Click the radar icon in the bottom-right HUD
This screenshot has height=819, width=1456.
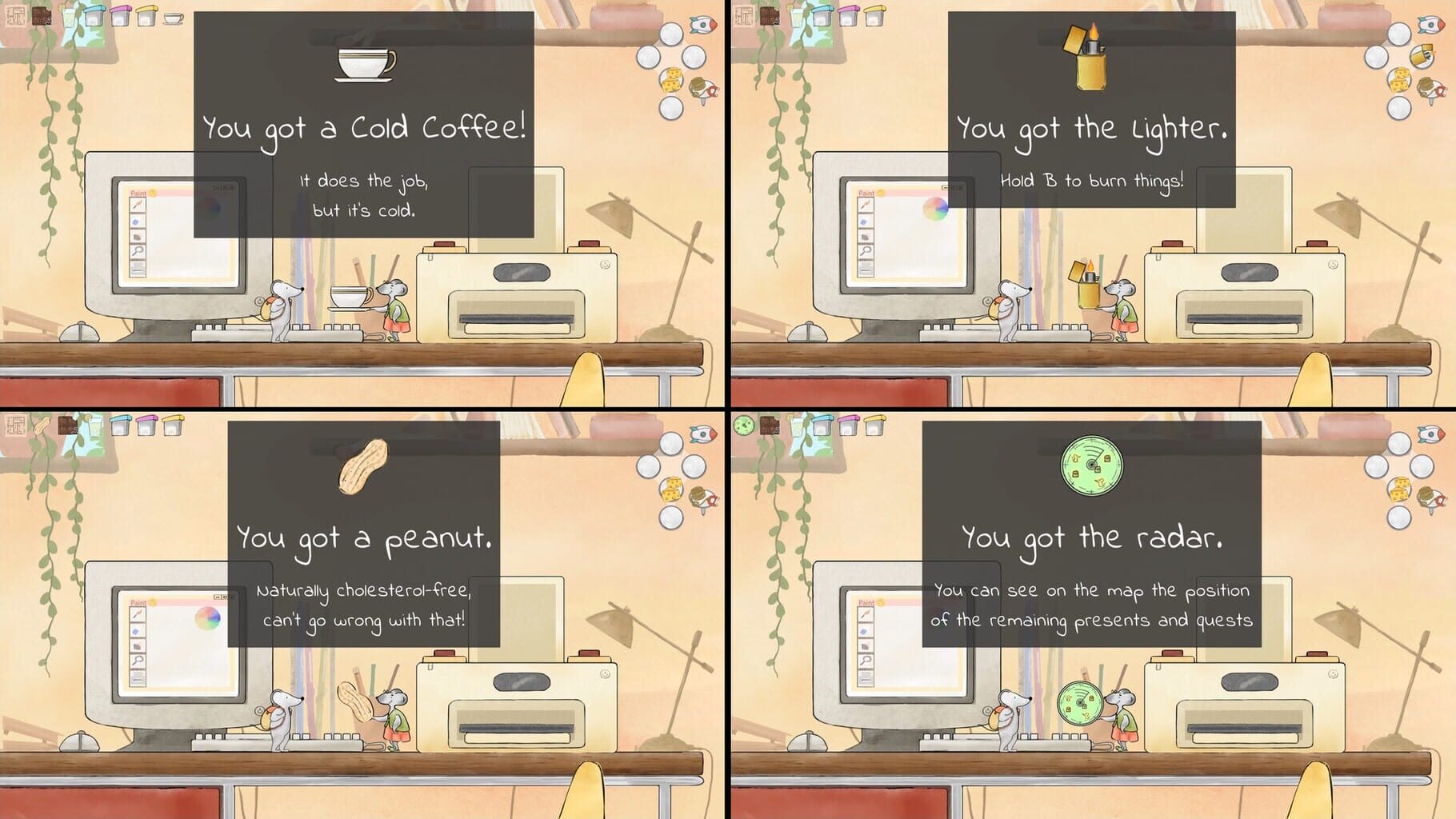pyautogui.click(x=743, y=425)
